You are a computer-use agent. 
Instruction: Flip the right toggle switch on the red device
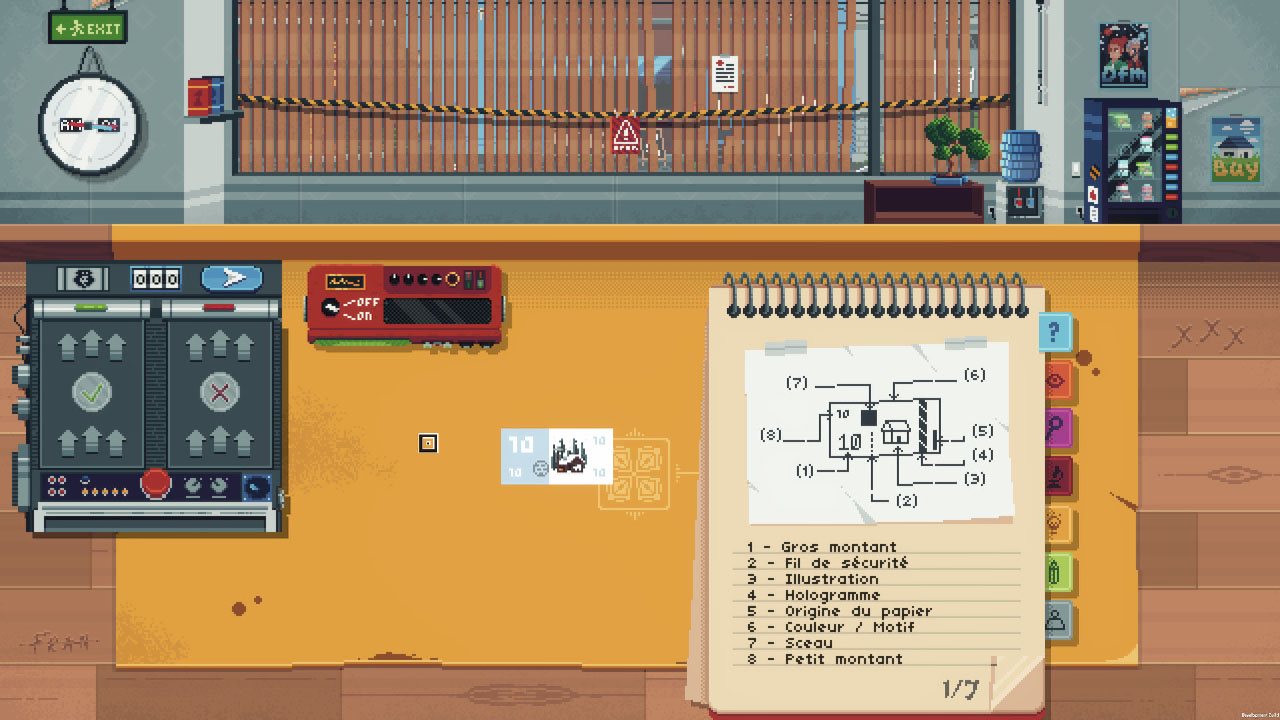(480, 281)
